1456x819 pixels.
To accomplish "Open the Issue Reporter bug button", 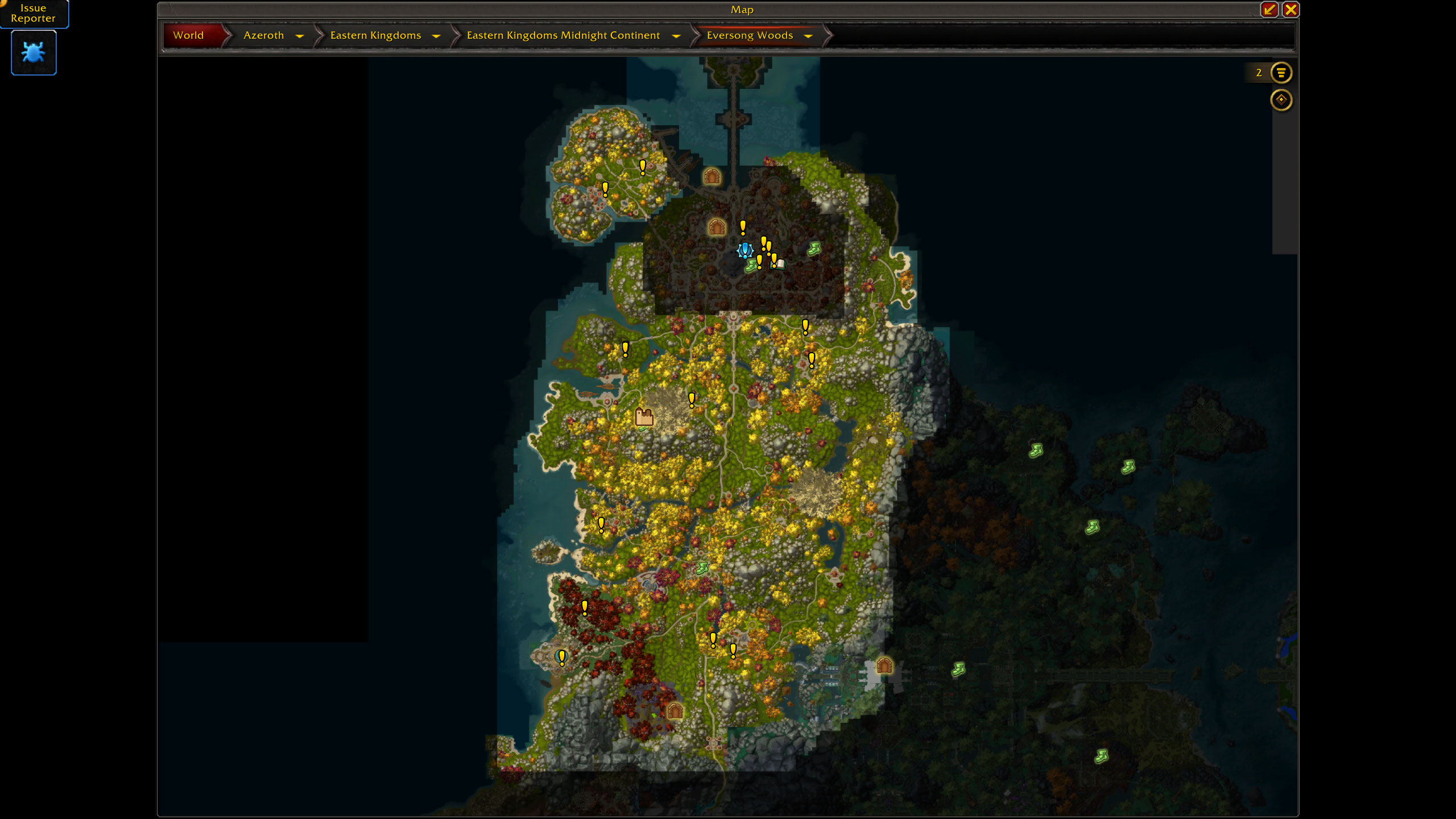I will [x=34, y=52].
